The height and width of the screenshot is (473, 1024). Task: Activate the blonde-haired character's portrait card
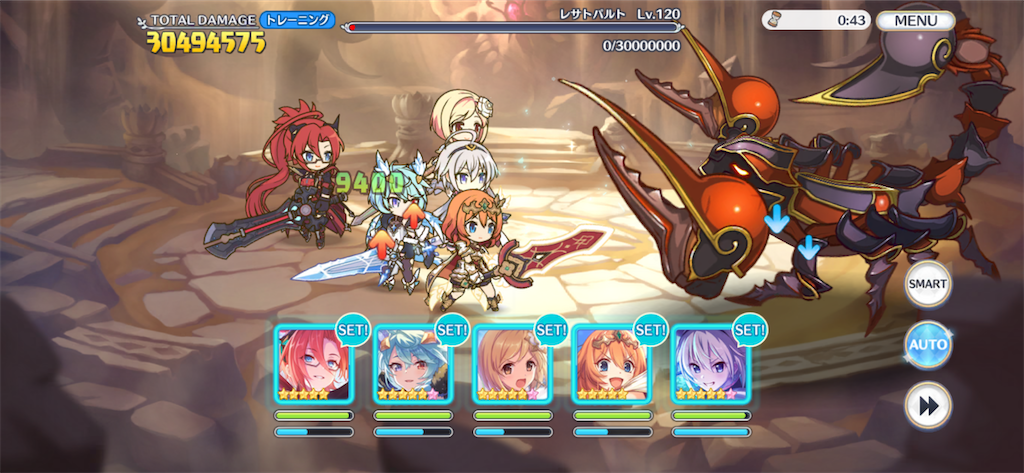(x=511, y=365)
